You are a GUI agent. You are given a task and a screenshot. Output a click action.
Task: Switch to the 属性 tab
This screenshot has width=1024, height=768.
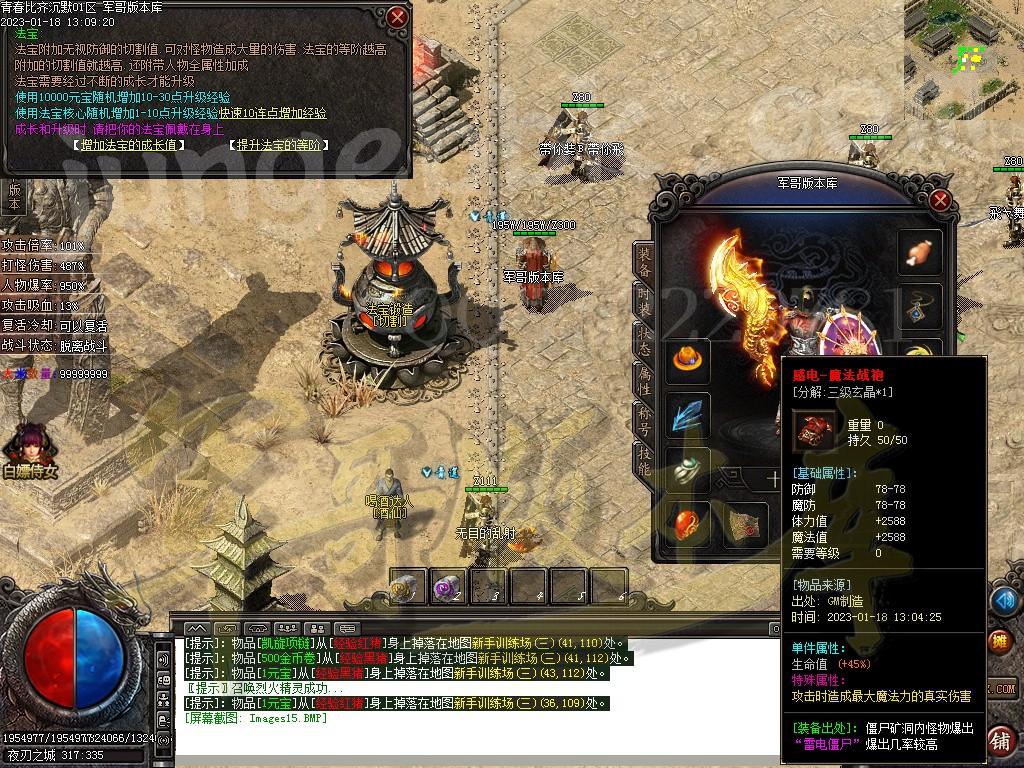[x=644, y=379]
